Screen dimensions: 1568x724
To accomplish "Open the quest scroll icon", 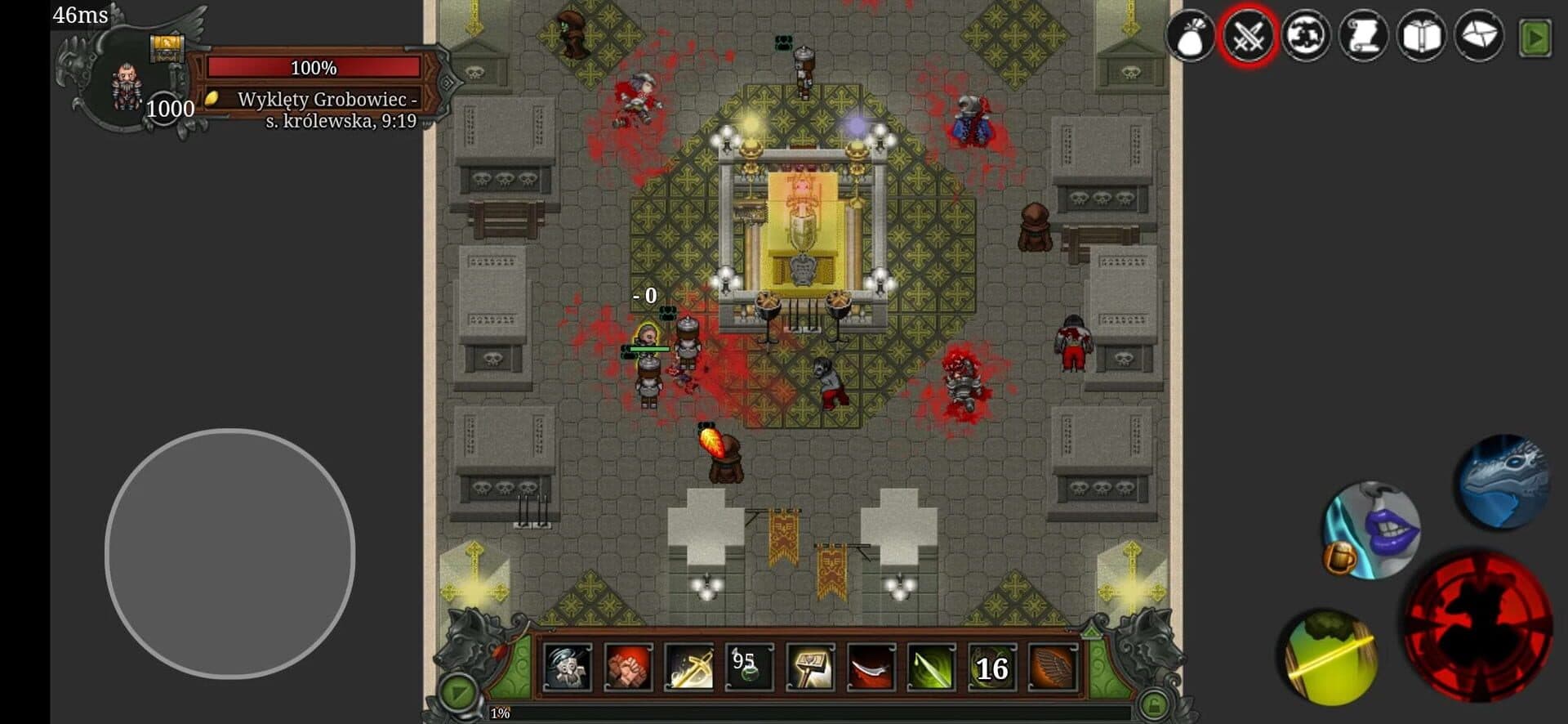I will click(x=1363, y=37).
